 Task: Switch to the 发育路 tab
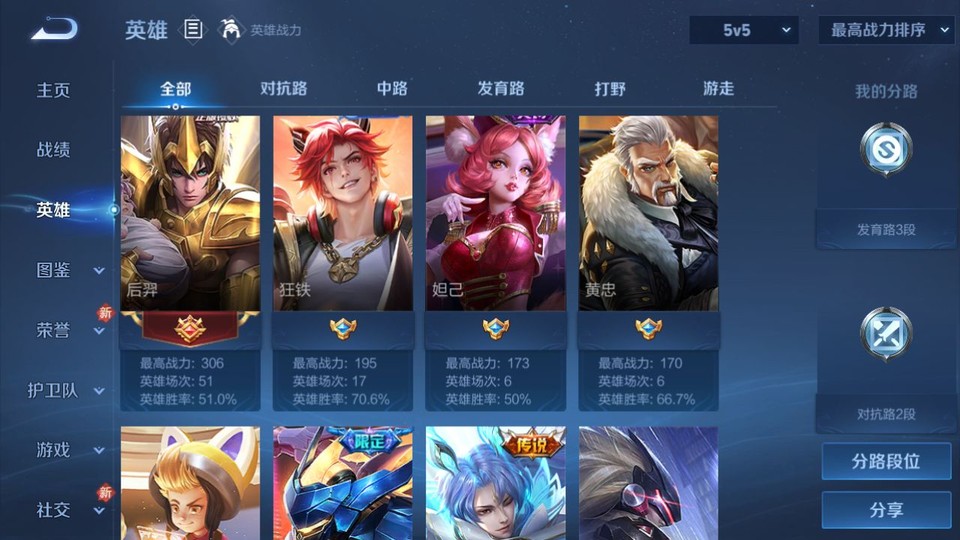point(500,89)
